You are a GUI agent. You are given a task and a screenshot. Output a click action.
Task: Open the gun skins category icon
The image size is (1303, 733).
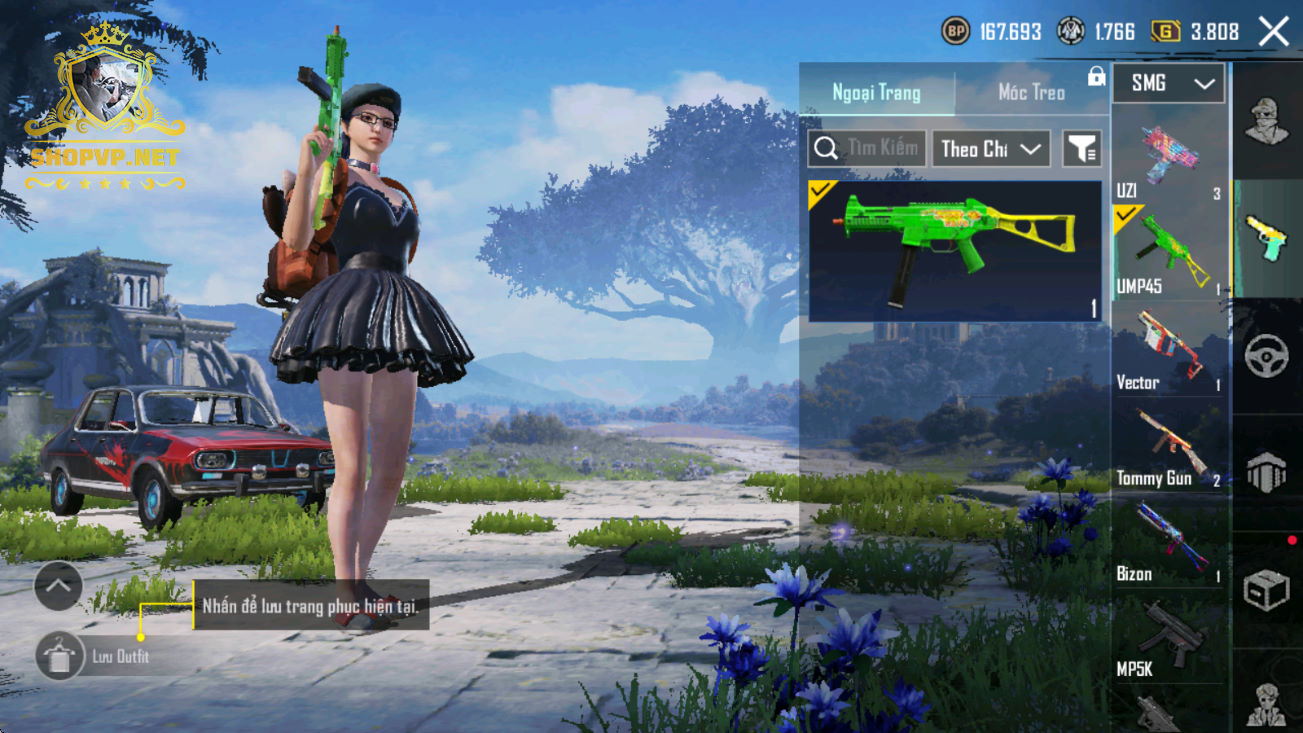[x=1267, y=240]
